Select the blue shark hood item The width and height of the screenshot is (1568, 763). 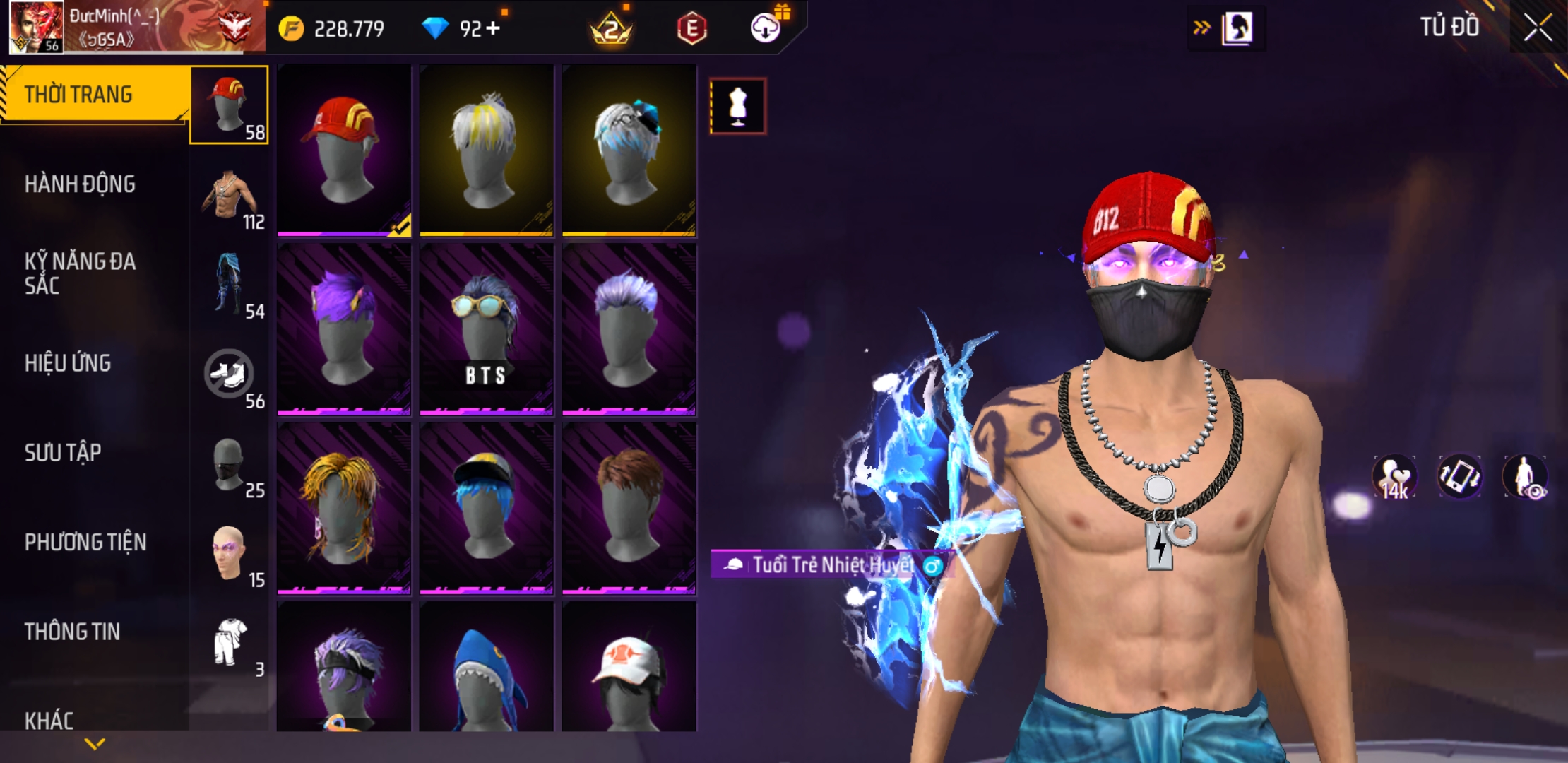pos(487,668)
